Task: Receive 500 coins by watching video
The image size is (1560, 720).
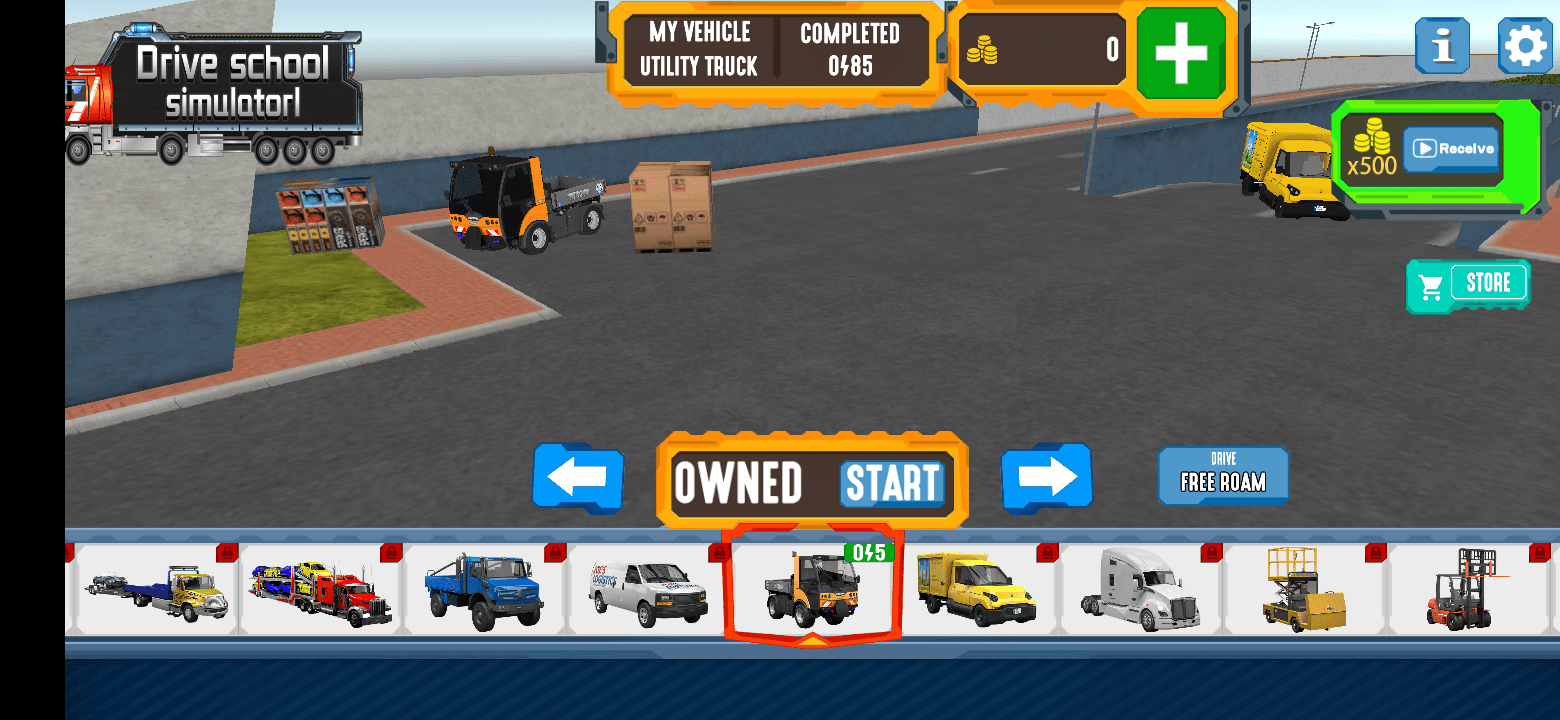Action: coord(1452,149)
